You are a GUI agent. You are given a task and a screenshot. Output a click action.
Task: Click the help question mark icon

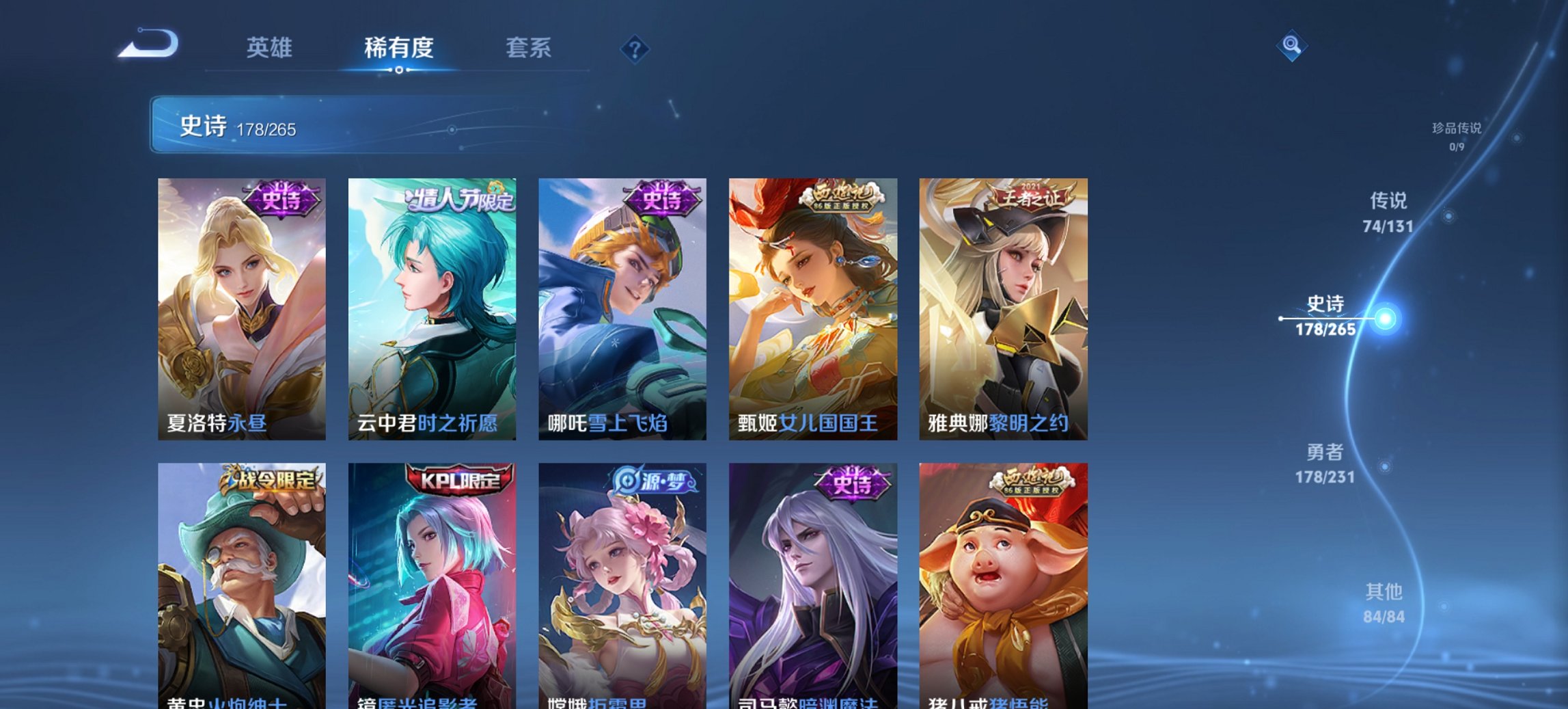tap(634, 49)
